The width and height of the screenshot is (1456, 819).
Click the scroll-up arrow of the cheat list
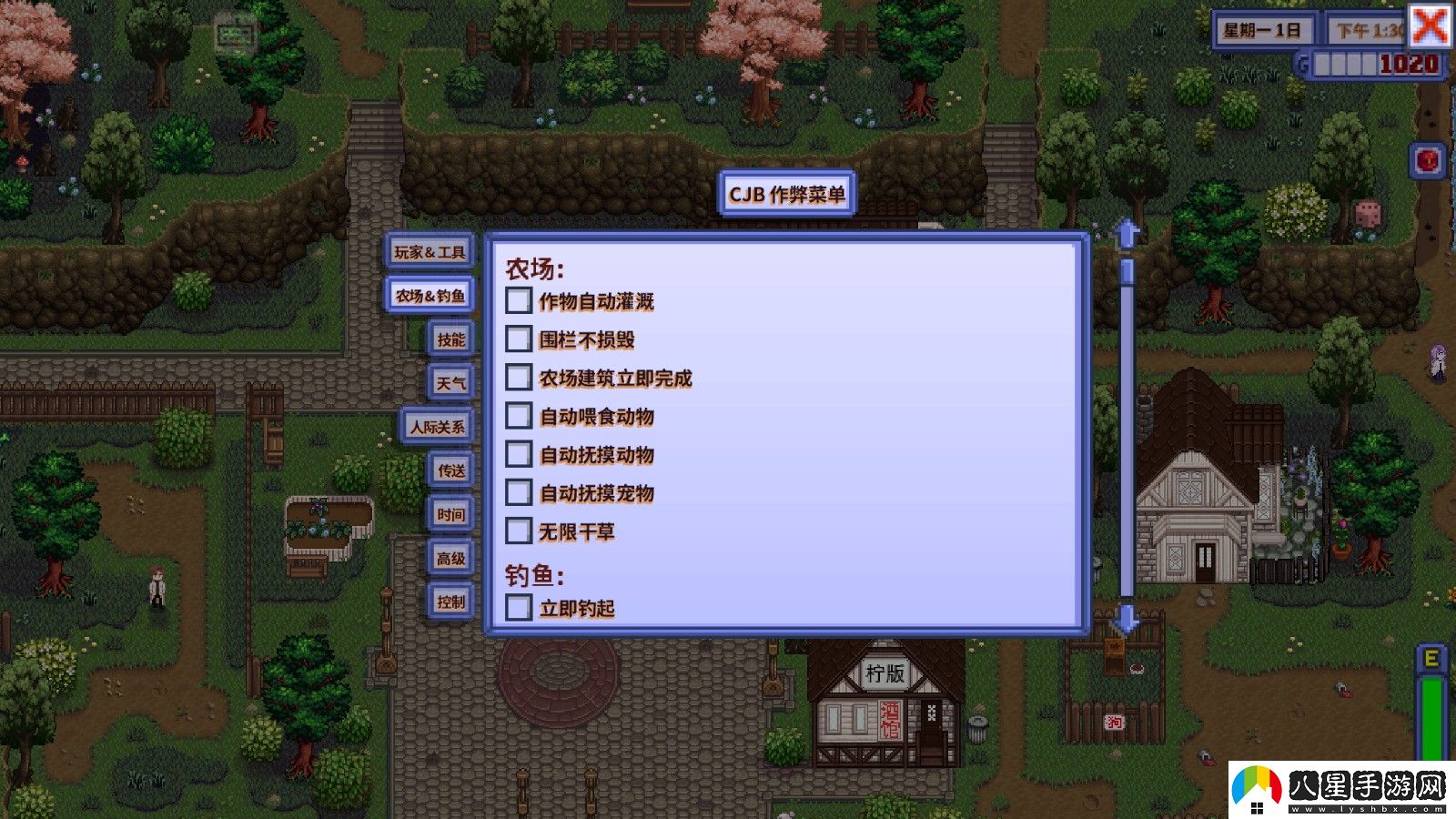(1127, 234)
